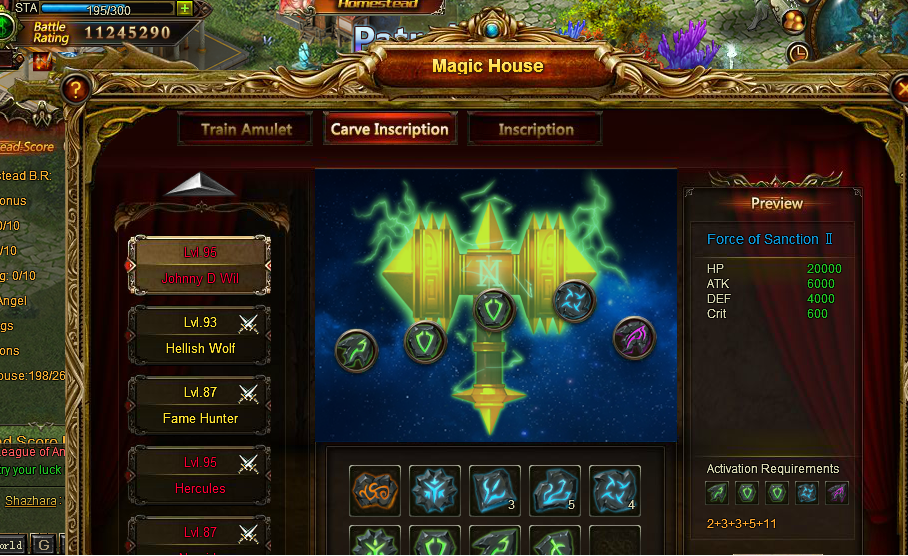Select the Inscription tab
Image resolution: width=908 pixels, height=556 pixels.
click(x=535, y=129)
